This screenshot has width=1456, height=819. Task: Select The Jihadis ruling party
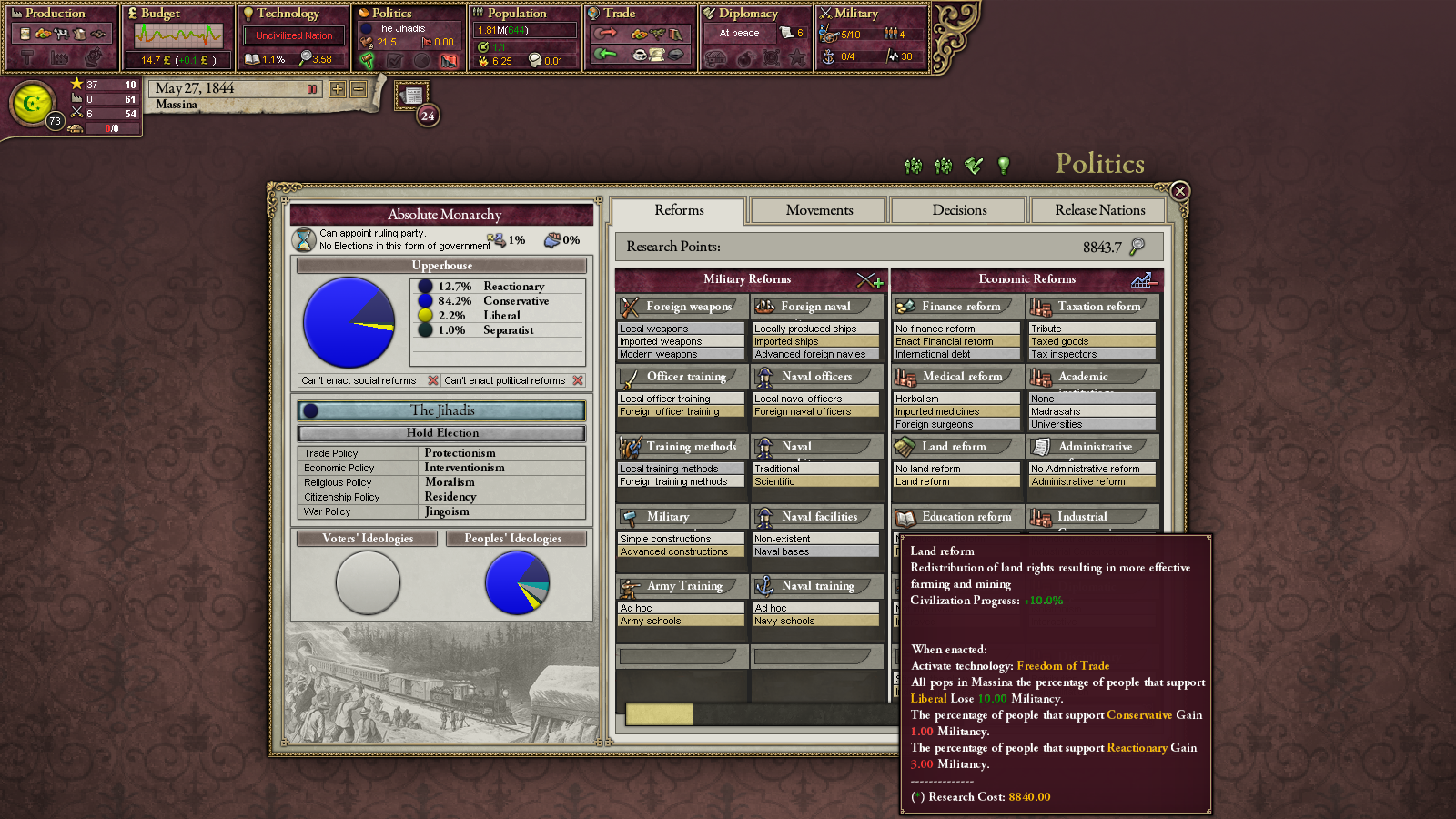[x=442, y=410]
